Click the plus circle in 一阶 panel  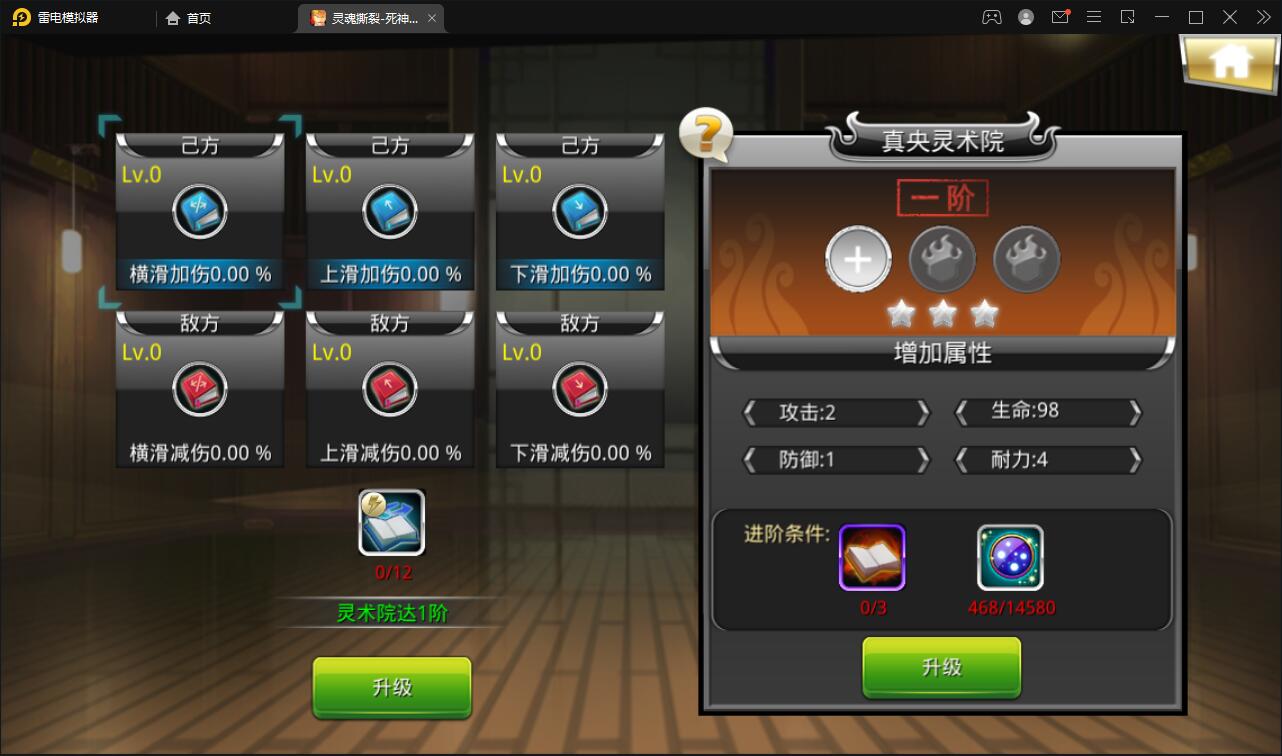[858, 259]
